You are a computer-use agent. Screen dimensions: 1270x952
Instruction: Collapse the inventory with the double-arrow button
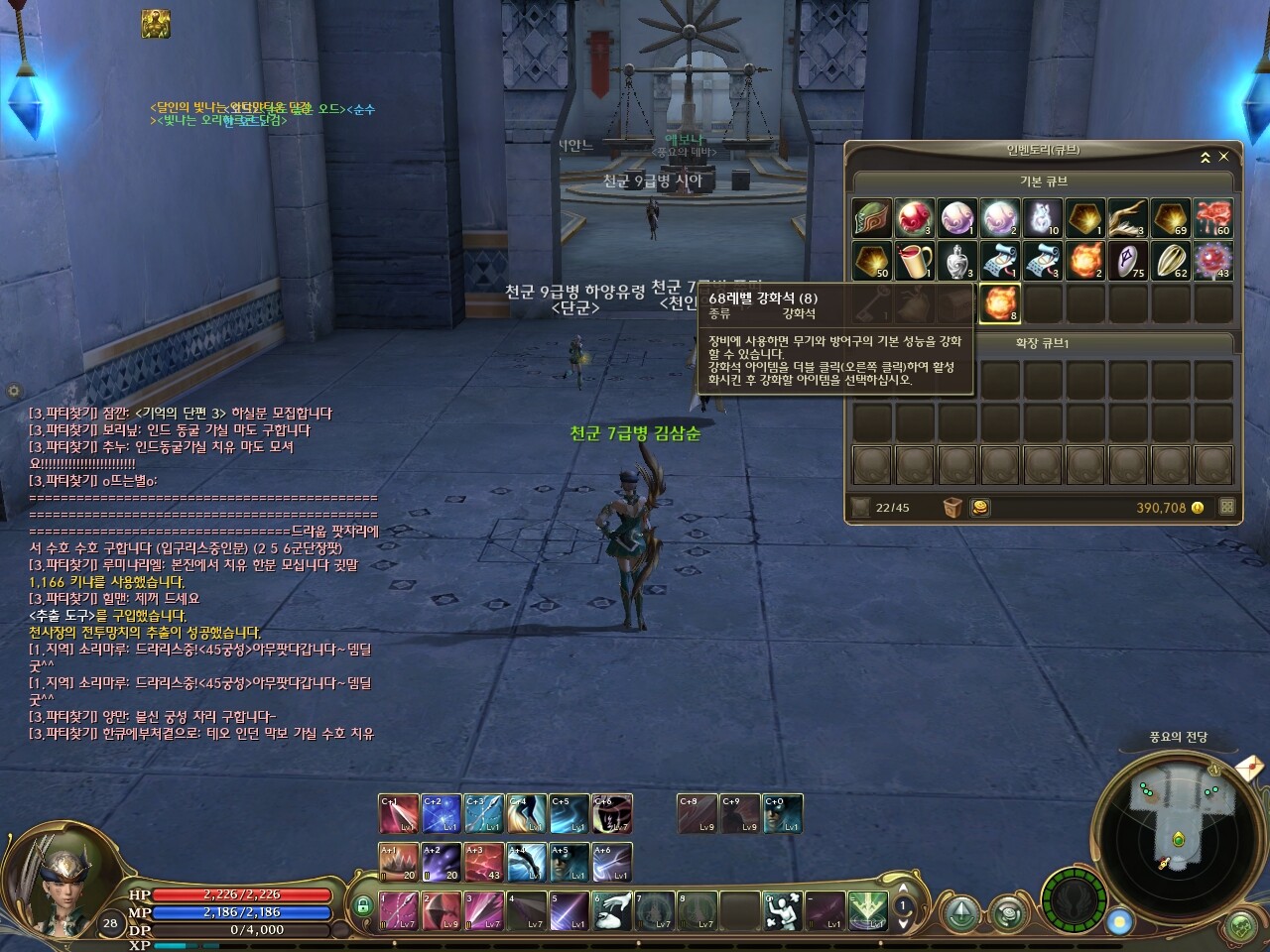1206,158
